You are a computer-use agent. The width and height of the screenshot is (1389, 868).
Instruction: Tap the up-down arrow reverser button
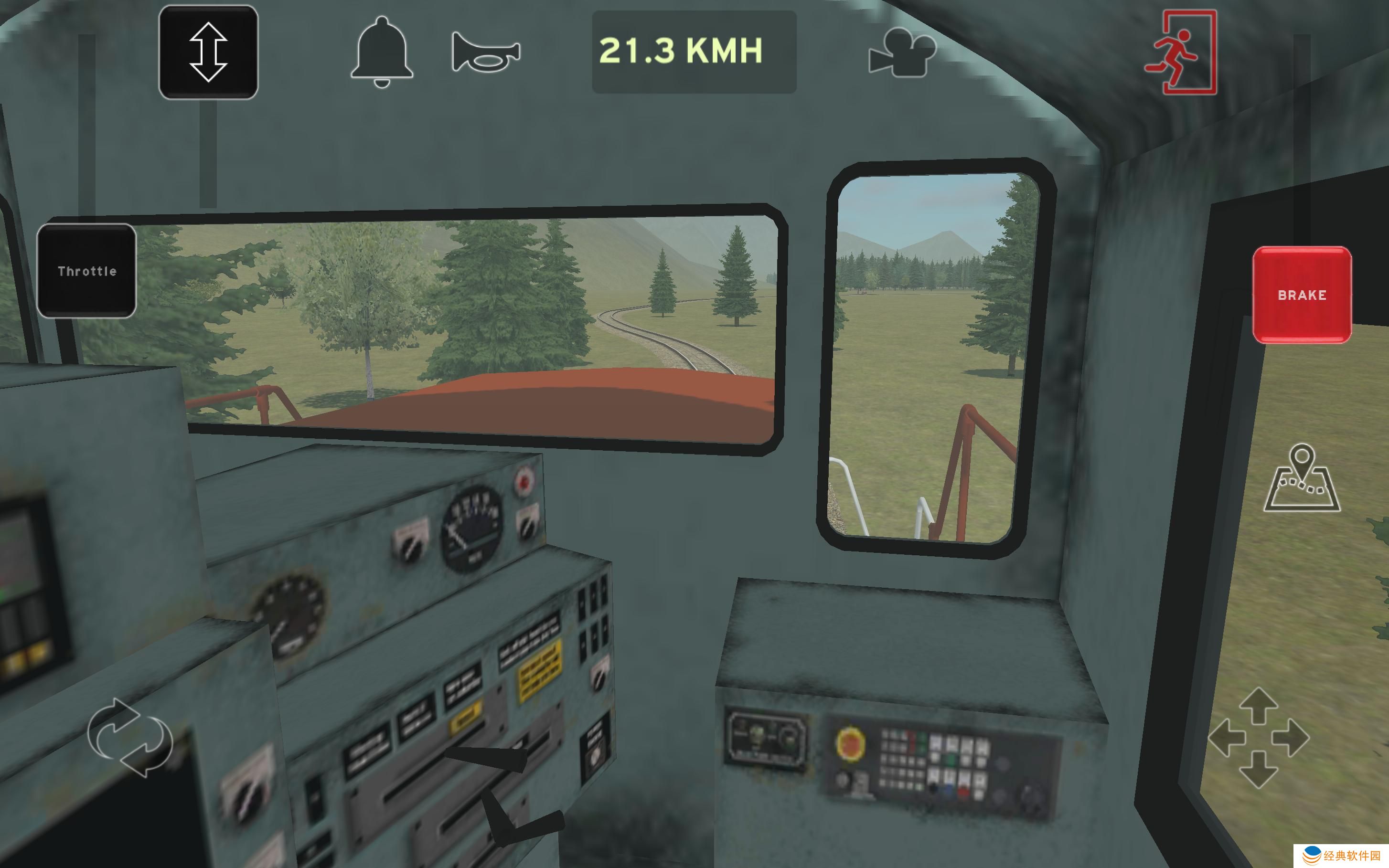point(208,52)
